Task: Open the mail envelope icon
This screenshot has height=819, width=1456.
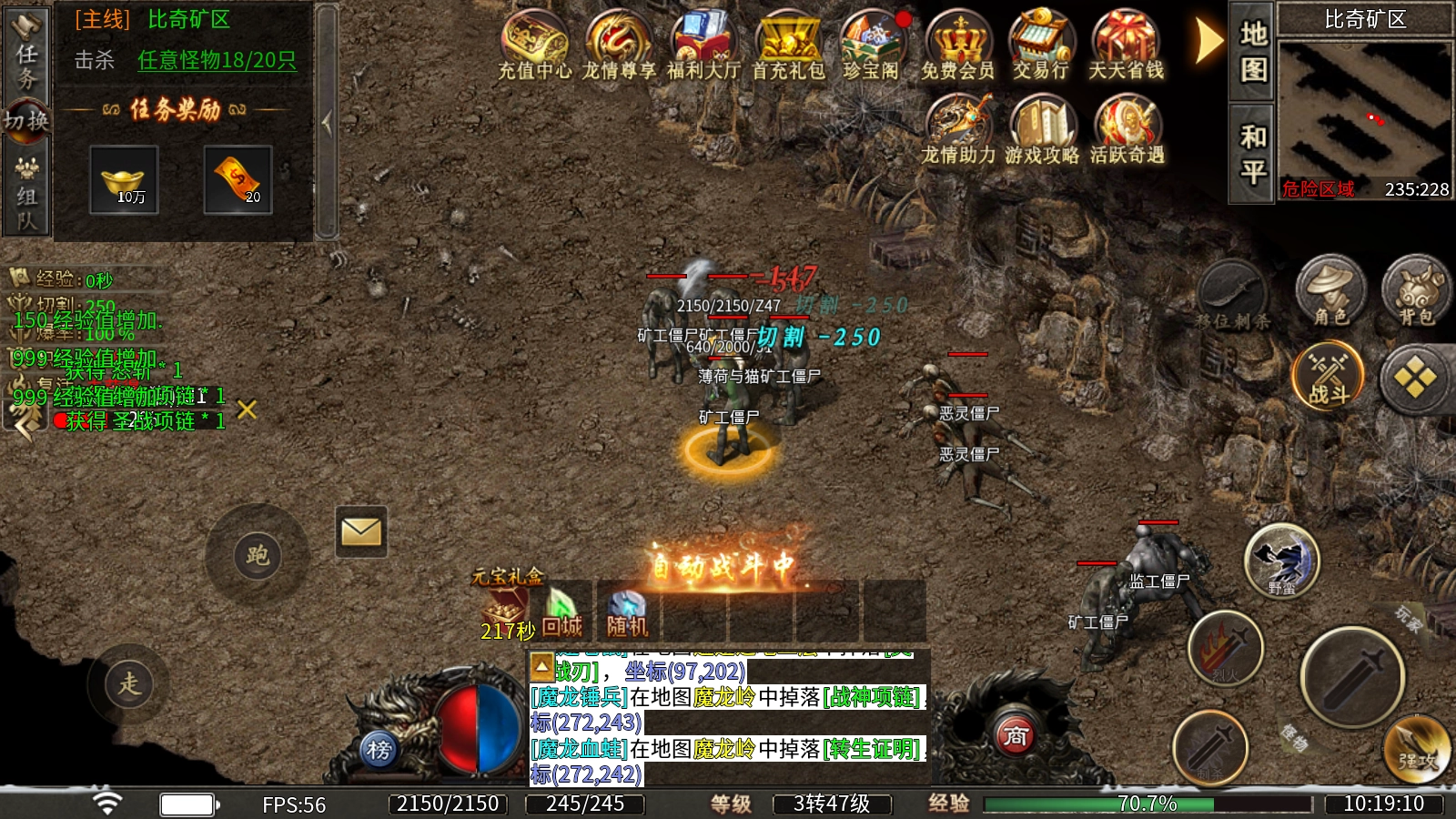Action: pyautogui.click(x=361, y=531)
